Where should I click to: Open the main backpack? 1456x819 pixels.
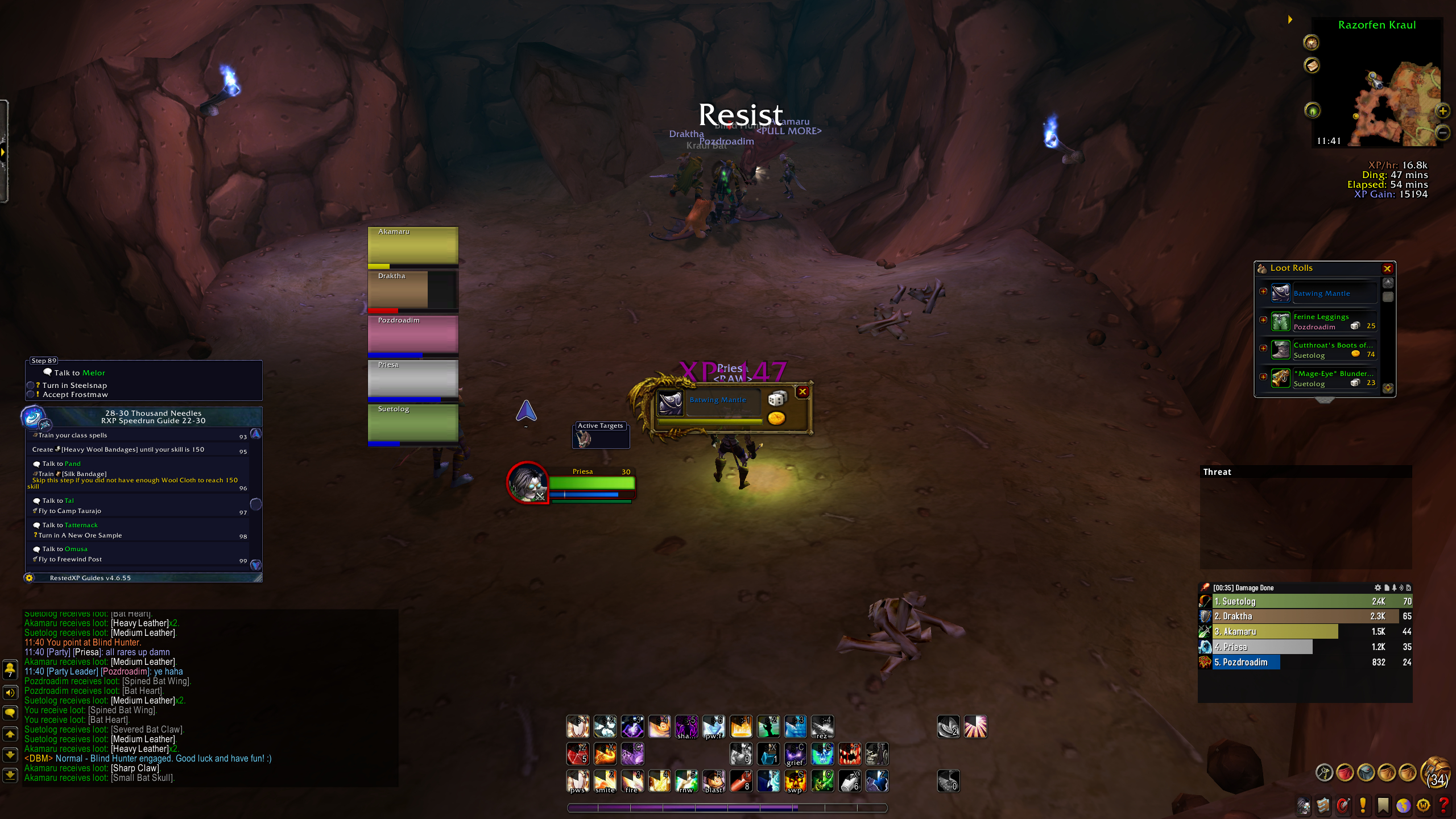coord(1436,772)
